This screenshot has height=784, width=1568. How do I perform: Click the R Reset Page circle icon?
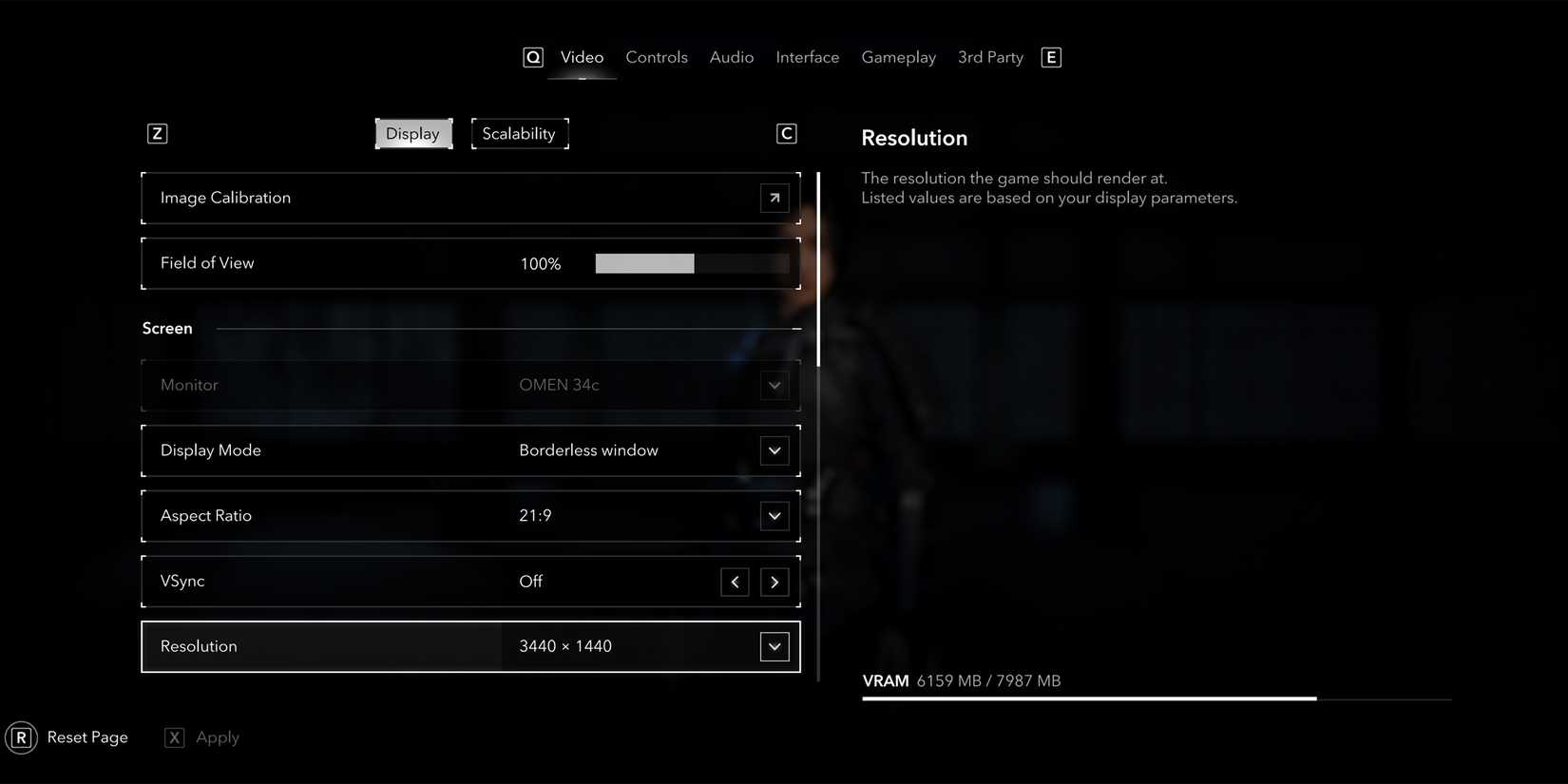pos(21,736)
